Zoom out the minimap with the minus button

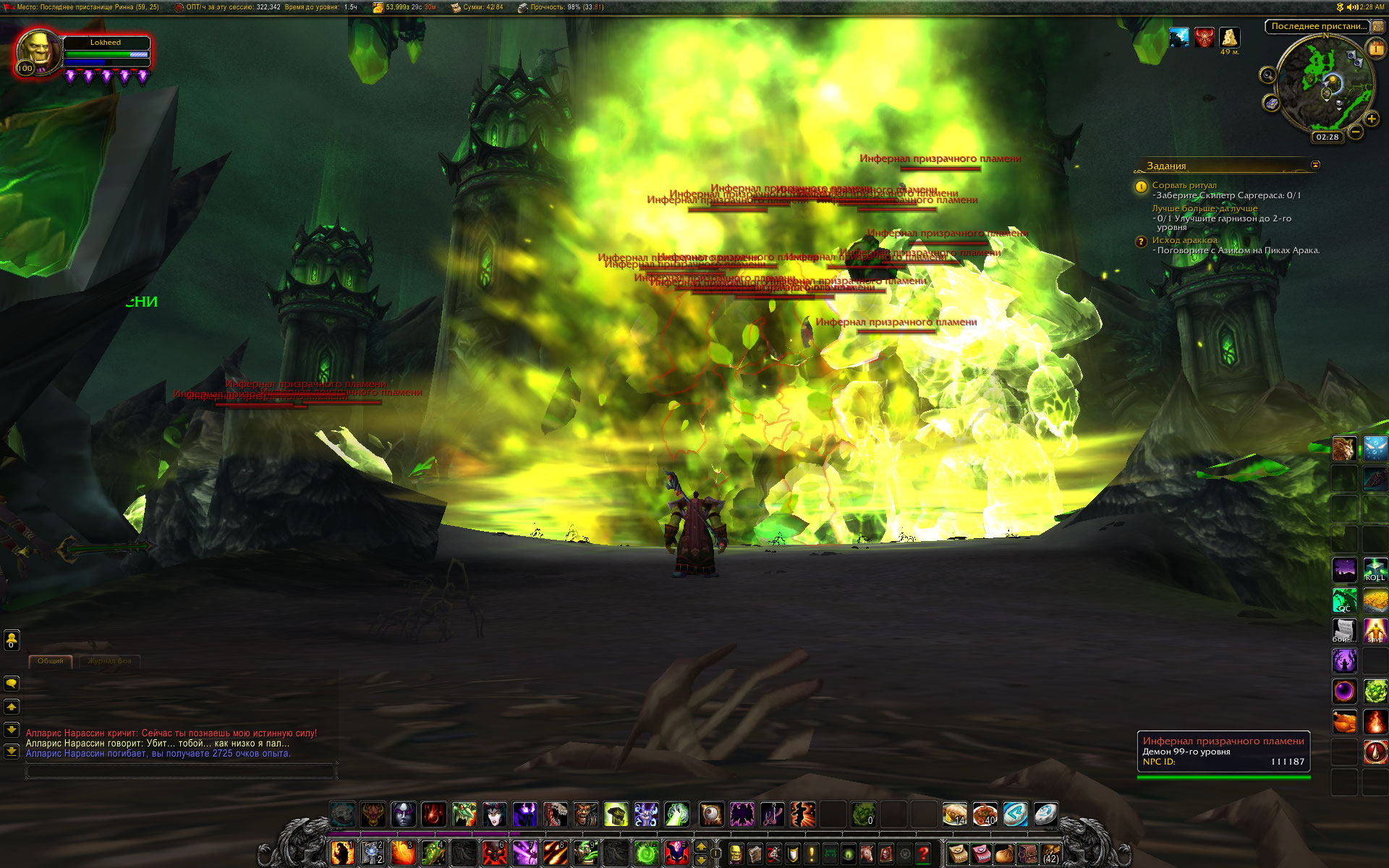[x=1356, y=132]
